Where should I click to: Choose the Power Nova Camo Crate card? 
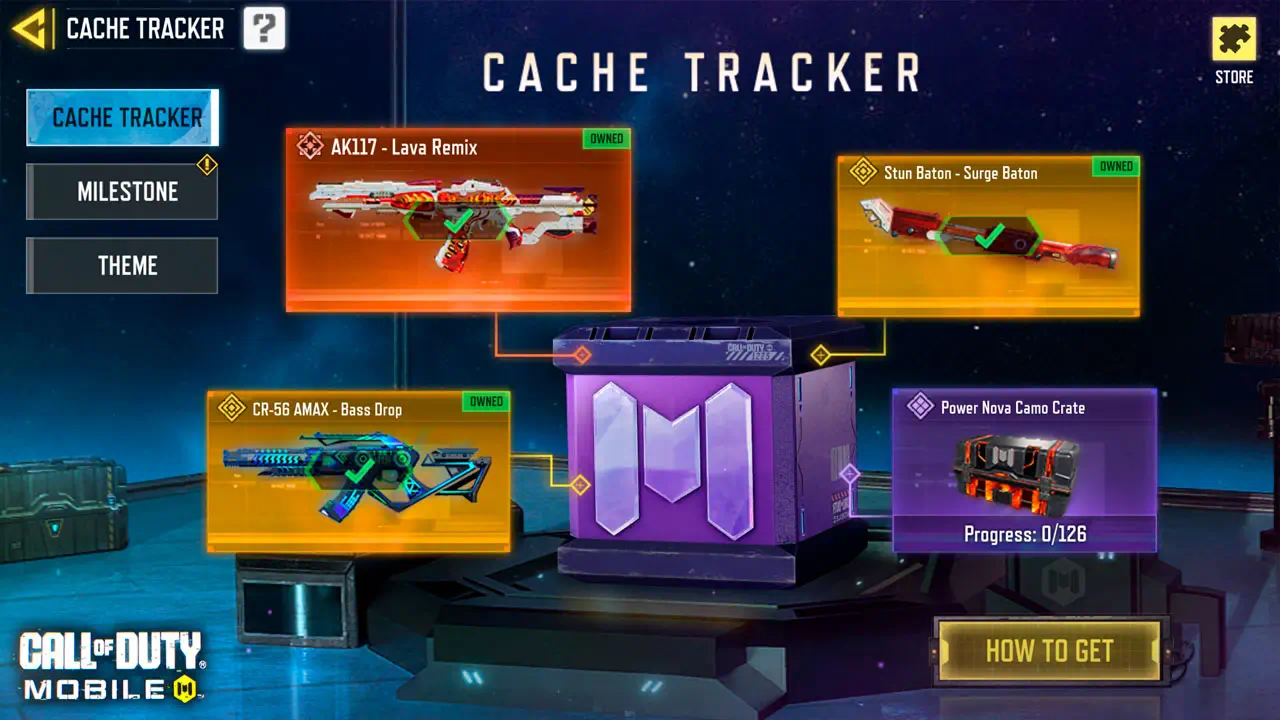(1024, 470)
